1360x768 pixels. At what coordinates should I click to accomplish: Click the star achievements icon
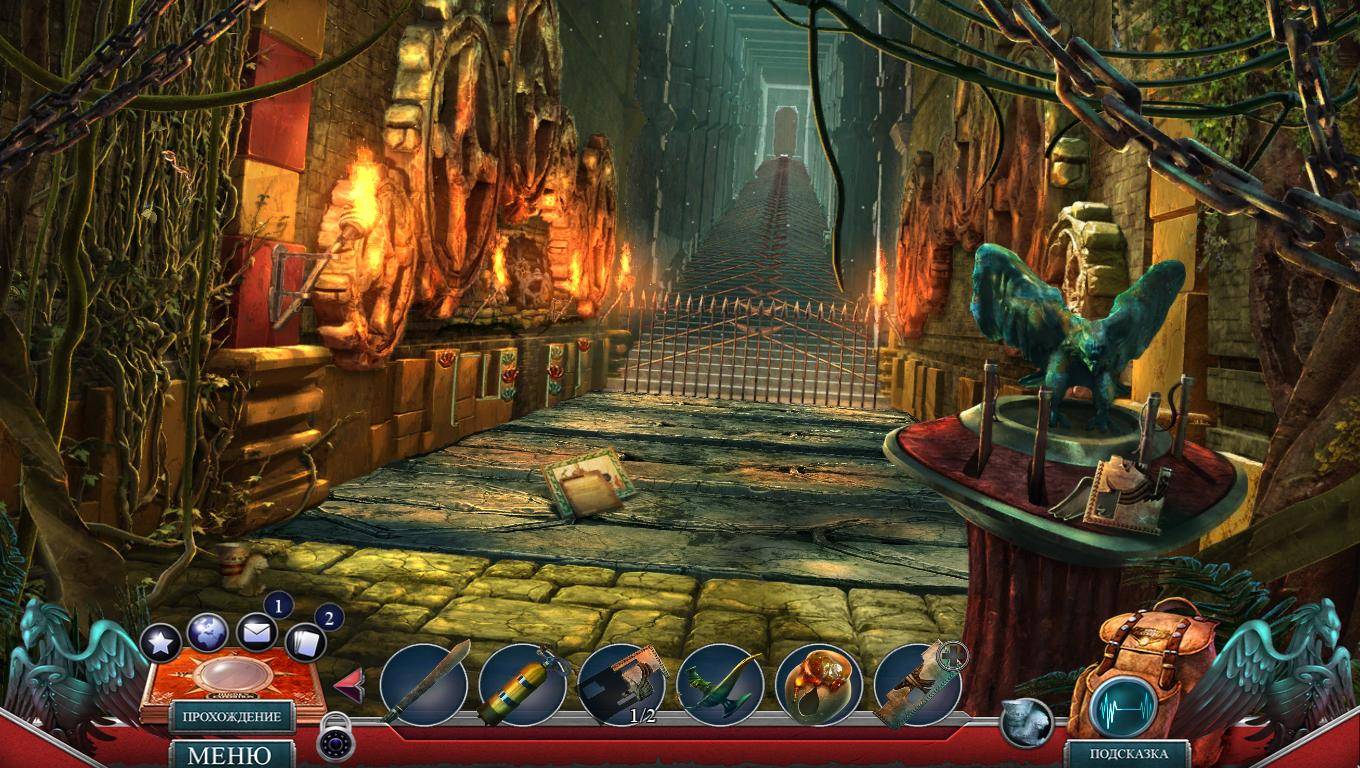[160, 643]
